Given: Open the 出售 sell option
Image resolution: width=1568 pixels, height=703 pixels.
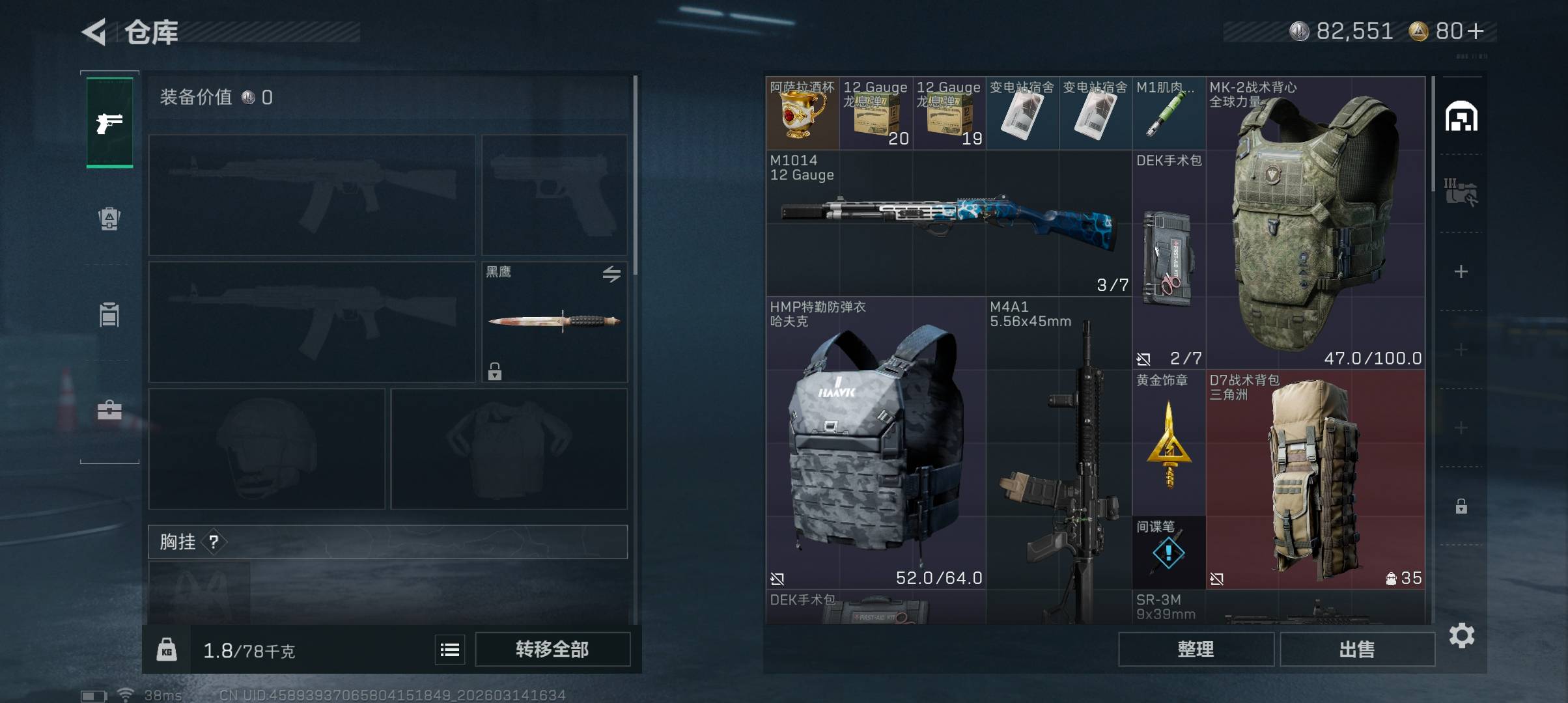Looking at the screenshot, I should pyautogui.click(x=1357, y=649).
